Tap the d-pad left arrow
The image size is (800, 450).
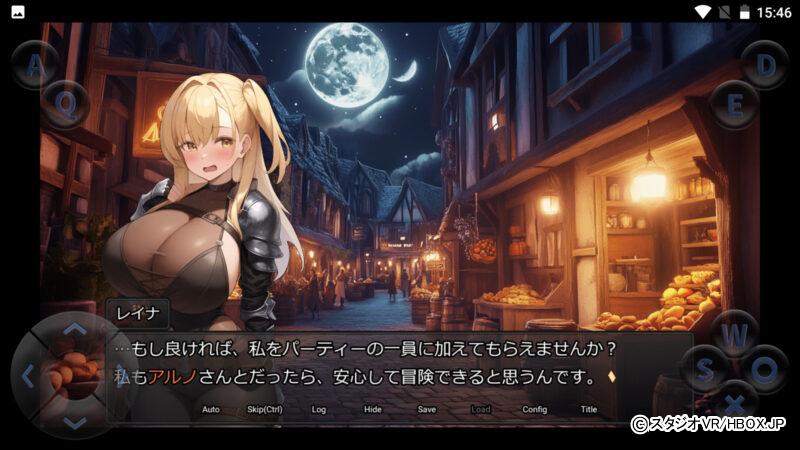(x=28, y=376)
